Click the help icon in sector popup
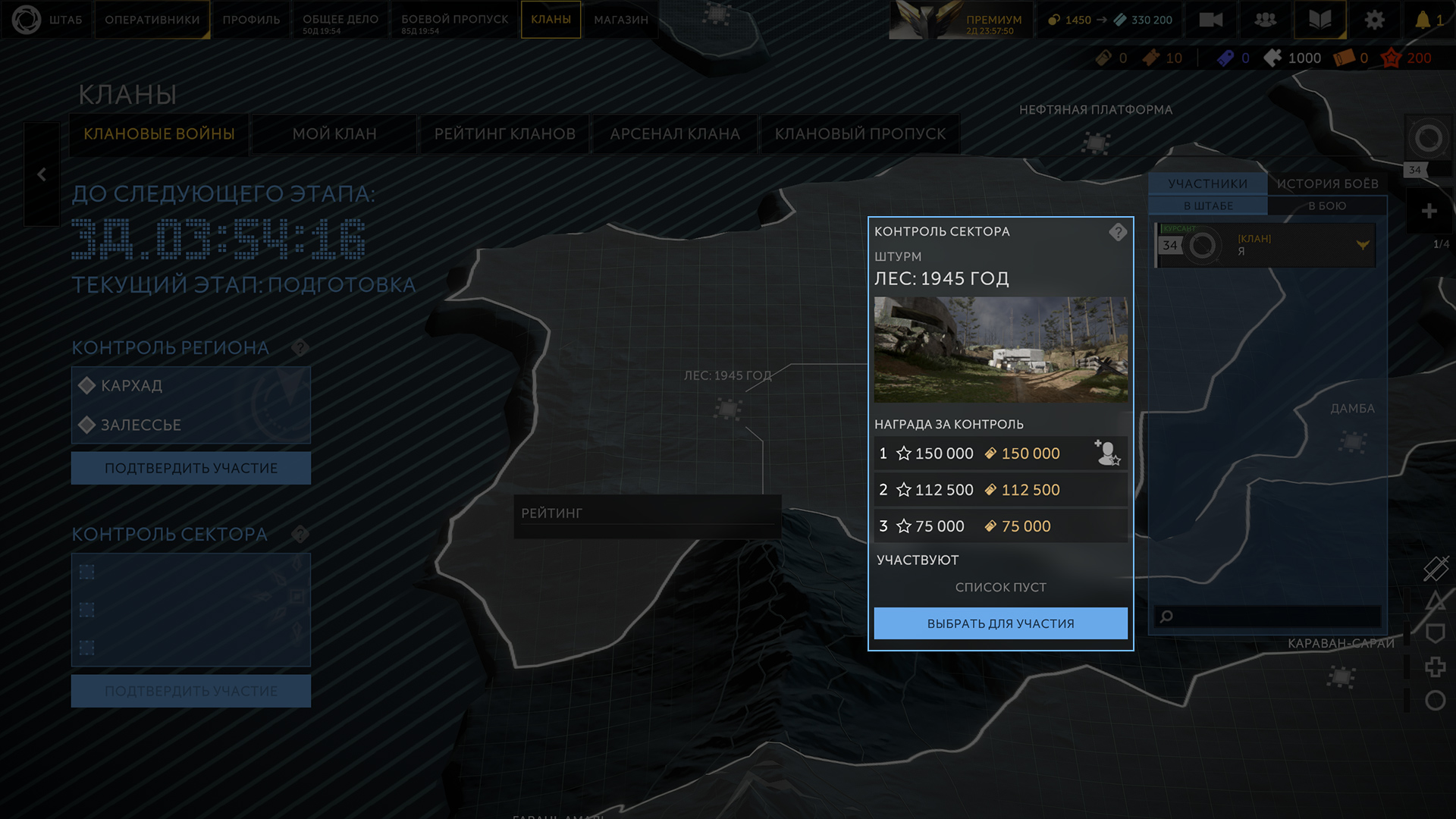Screen dimensions: 1456x819 1117,232
